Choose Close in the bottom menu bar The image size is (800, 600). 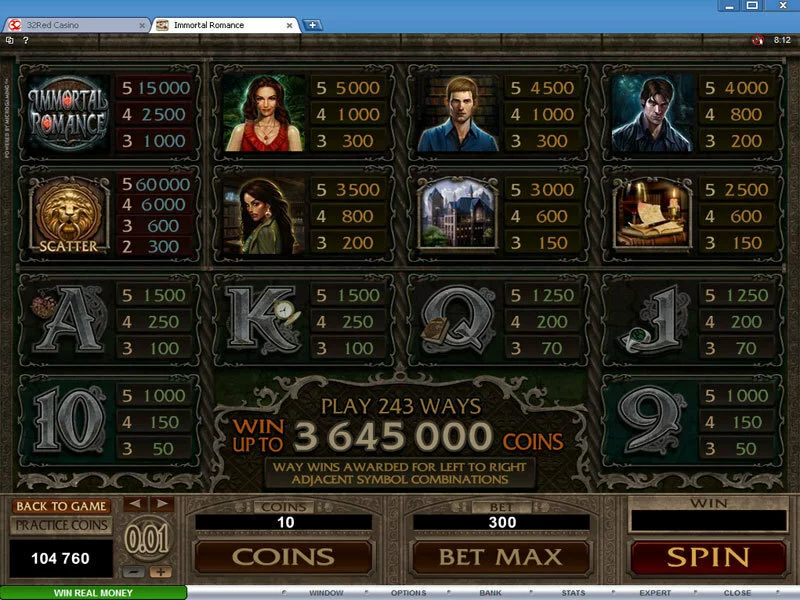click(737, 593)
